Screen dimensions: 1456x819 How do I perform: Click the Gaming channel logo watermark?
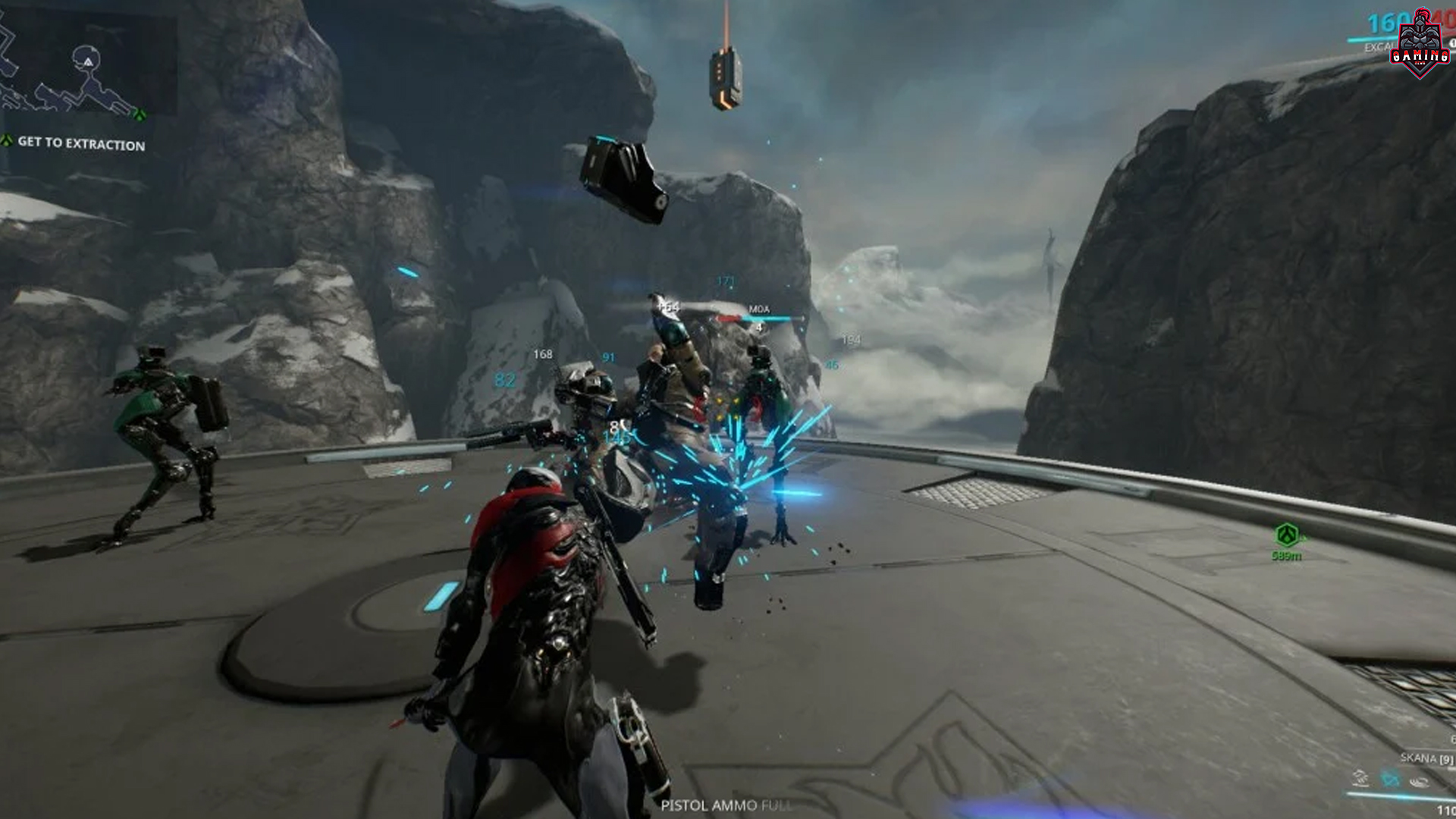(1420, 45)
